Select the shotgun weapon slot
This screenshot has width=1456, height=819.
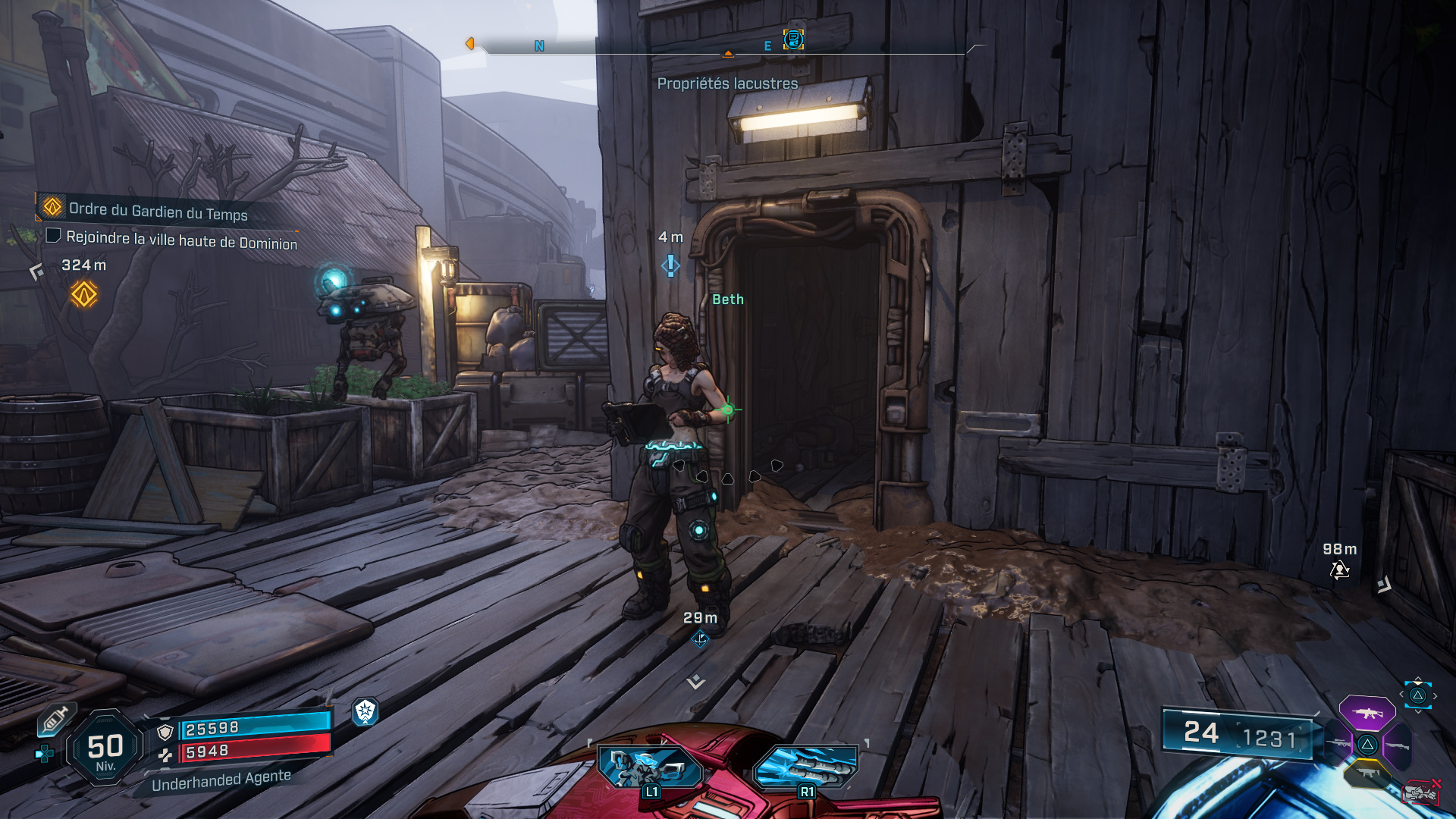coord(1398,745)
